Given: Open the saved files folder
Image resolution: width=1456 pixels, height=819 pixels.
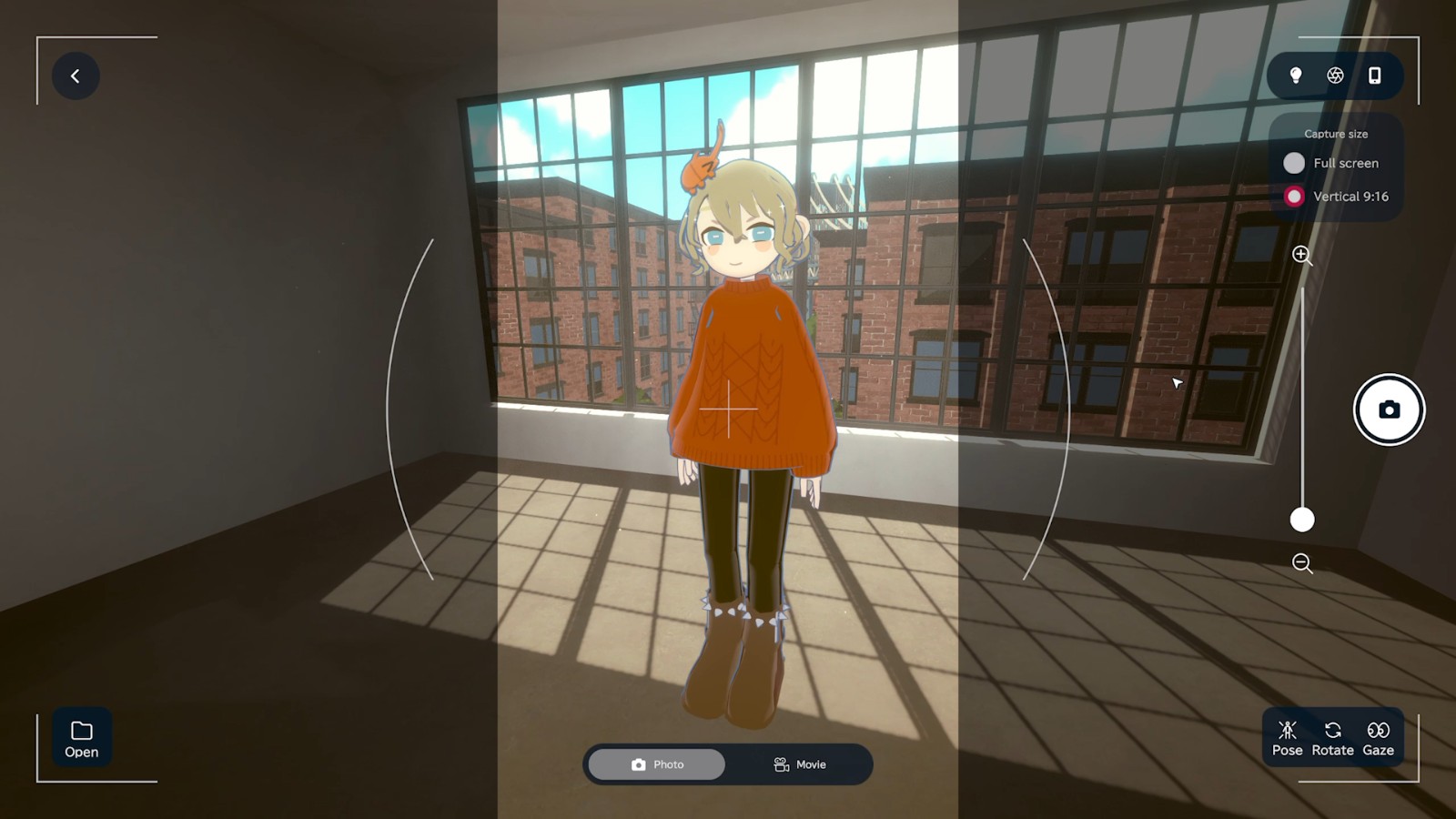Looking at the screenshot, I should (82, 738).
